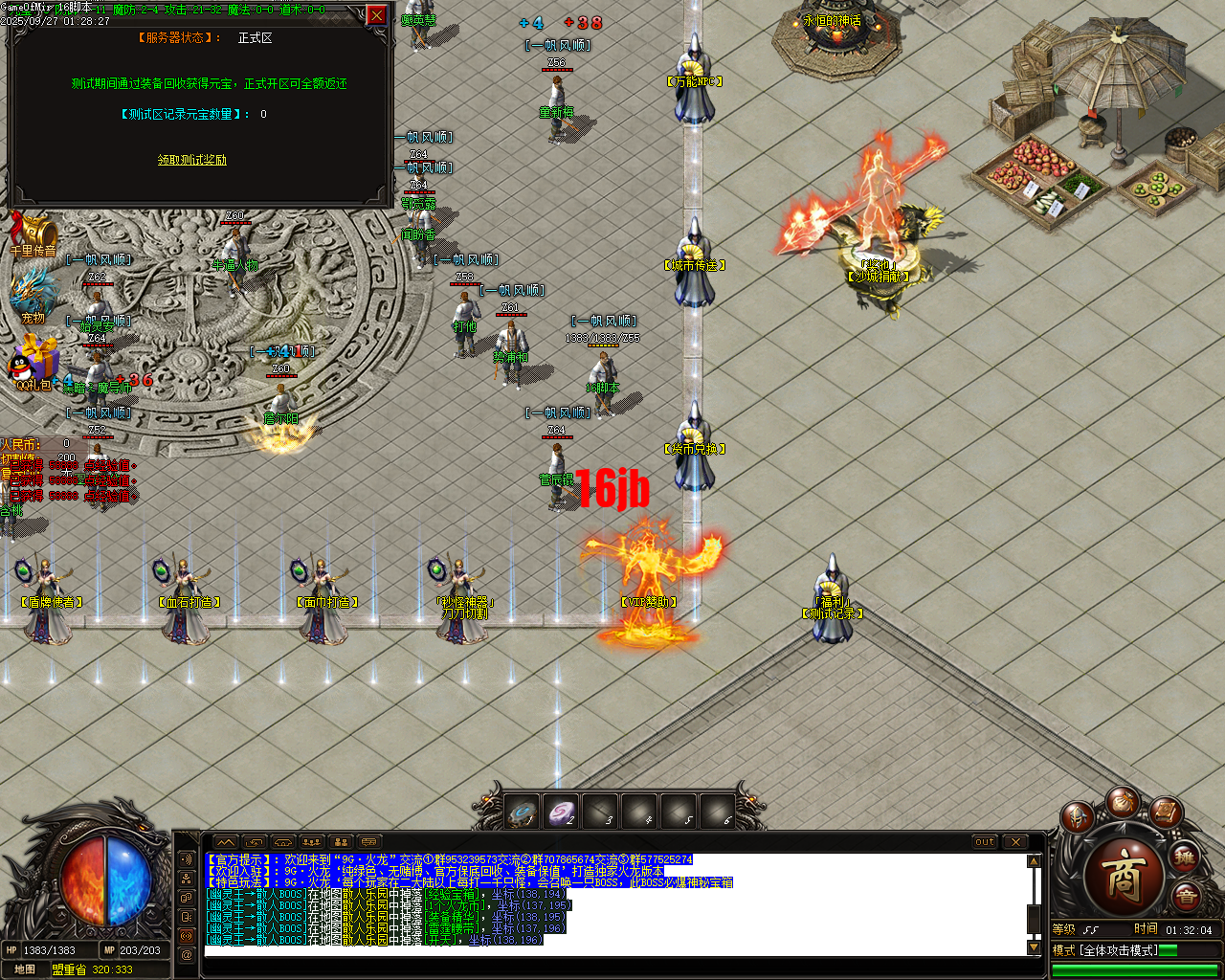Select the skill in hotbar slot 2

(x=560, y=812)
